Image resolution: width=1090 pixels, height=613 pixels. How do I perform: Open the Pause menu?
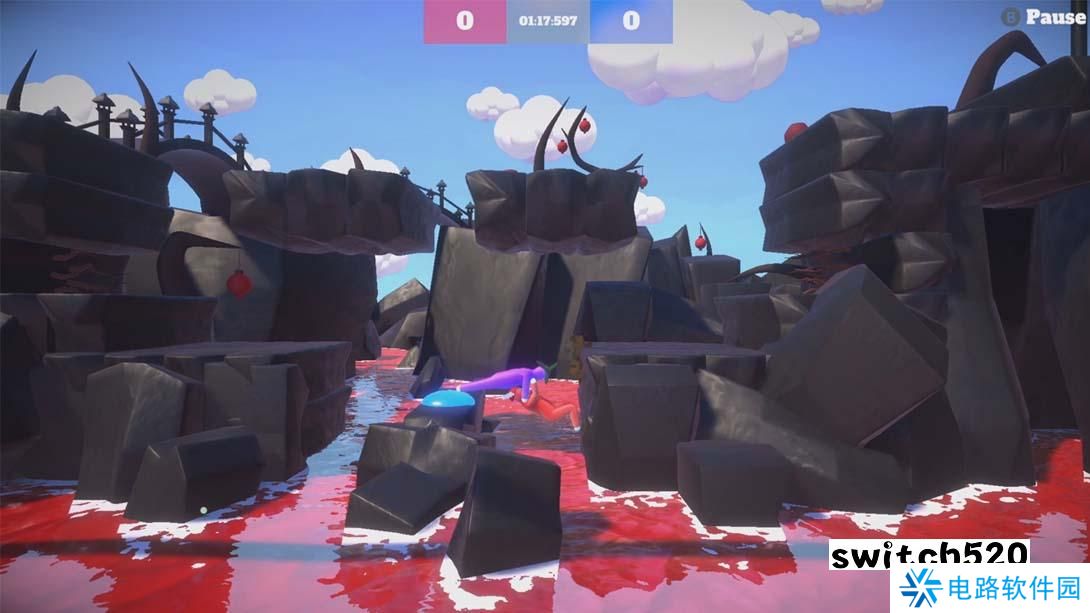(x=1044, y=17)
